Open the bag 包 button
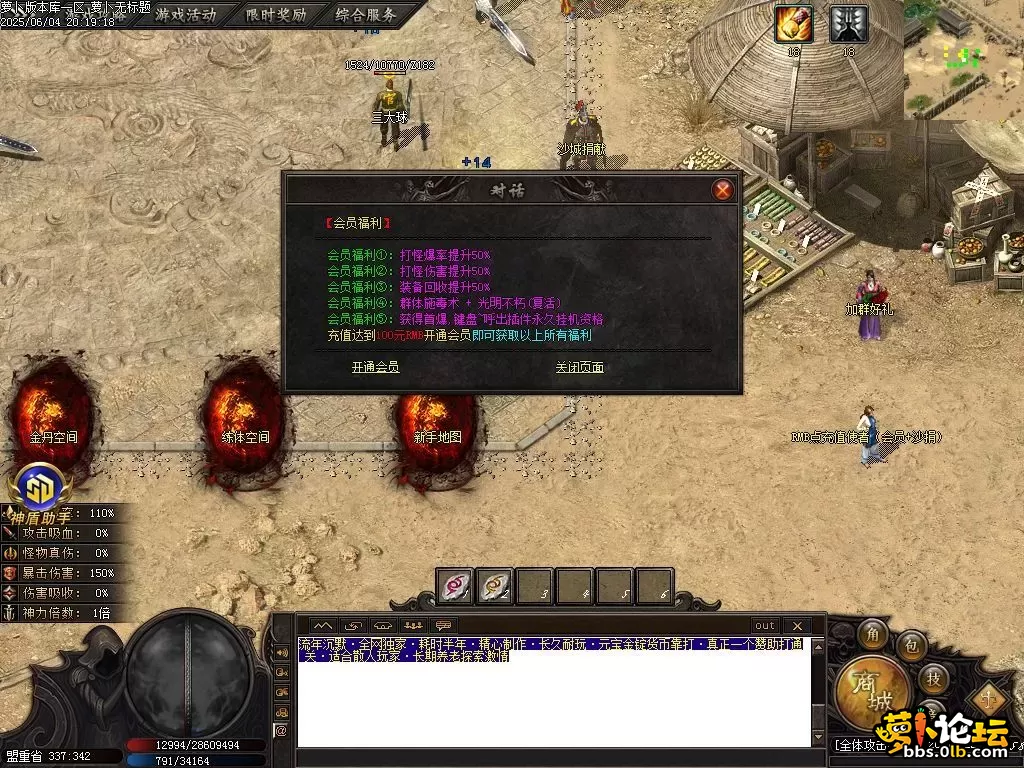The image size is (1024, 768). (911, 647)
